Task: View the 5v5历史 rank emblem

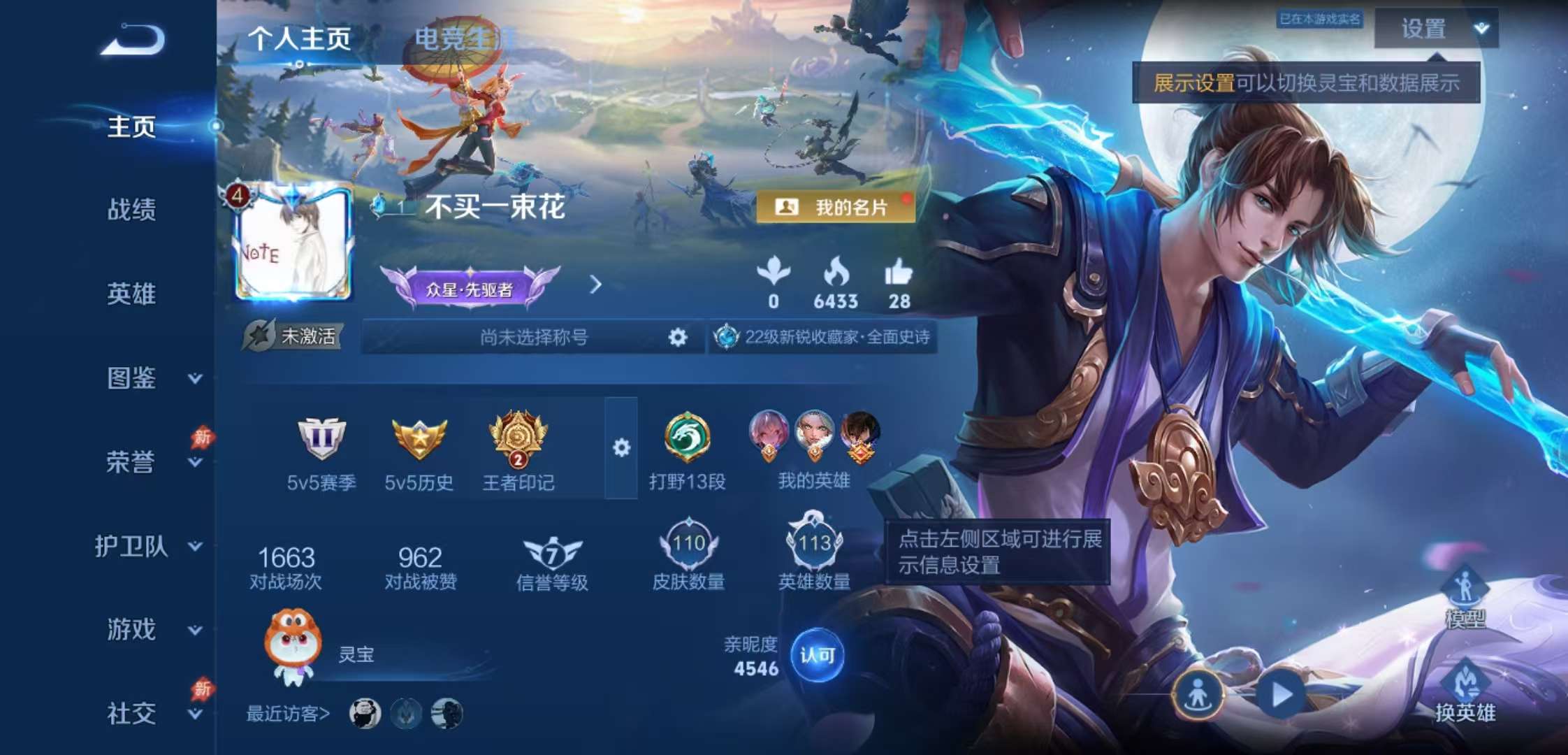Action: click(418, 438)
